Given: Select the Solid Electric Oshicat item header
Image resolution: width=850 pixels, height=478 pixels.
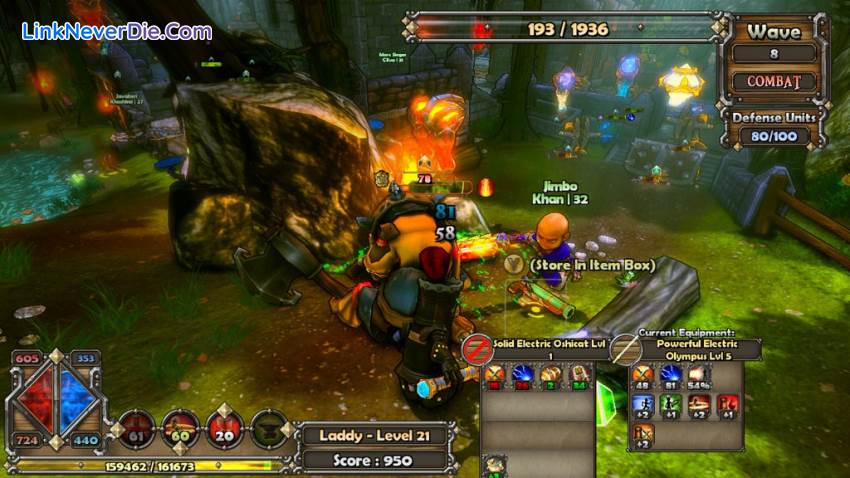Looking at the screenshot, I should [x=538, y=349].
